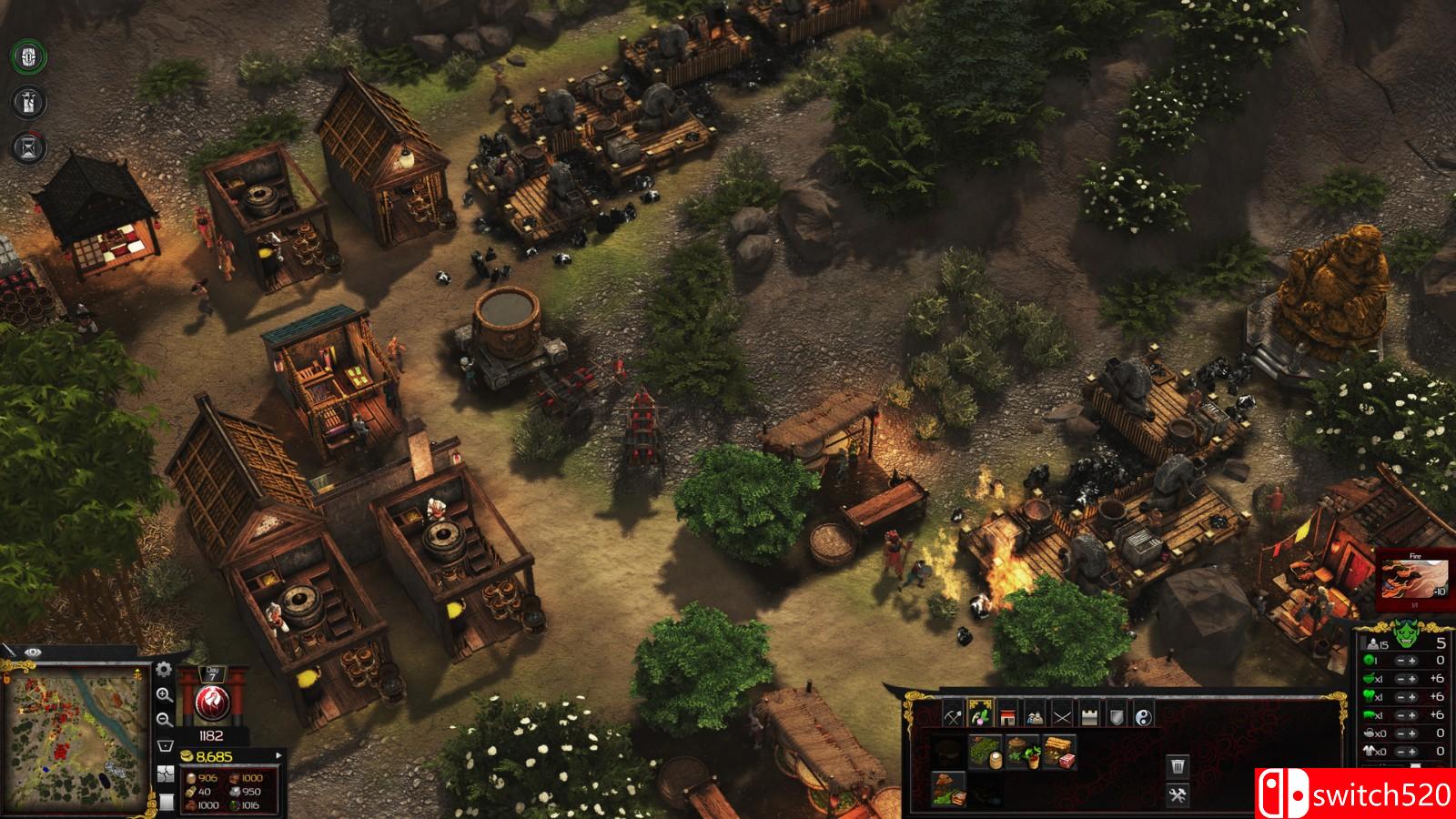This screenshot has width=1456, height=819.
Task: Select the broken tower icon button
Action: pyautogui.click(x=30, y=102)
